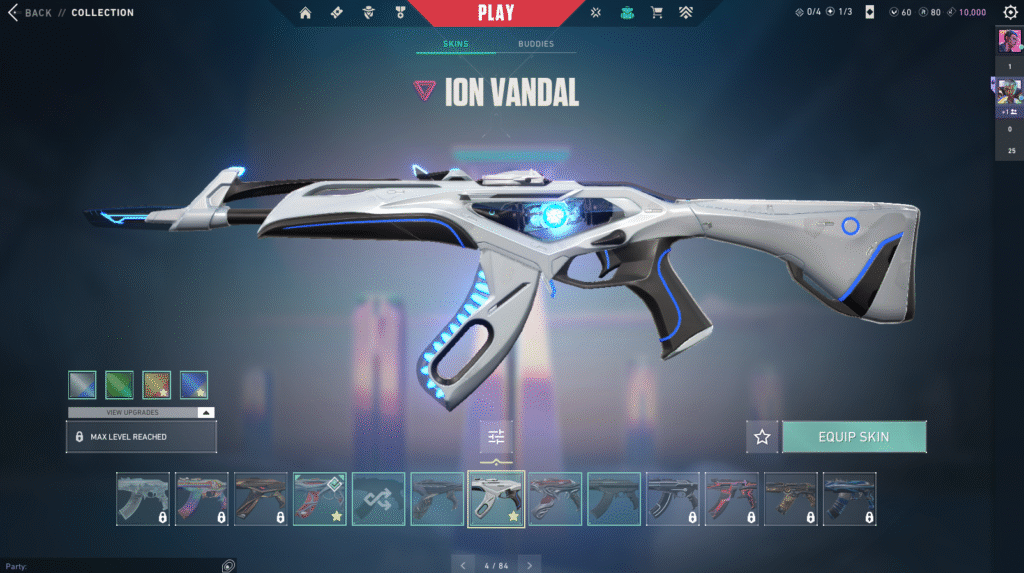Go back to the Collection screen

pos(30,13)
